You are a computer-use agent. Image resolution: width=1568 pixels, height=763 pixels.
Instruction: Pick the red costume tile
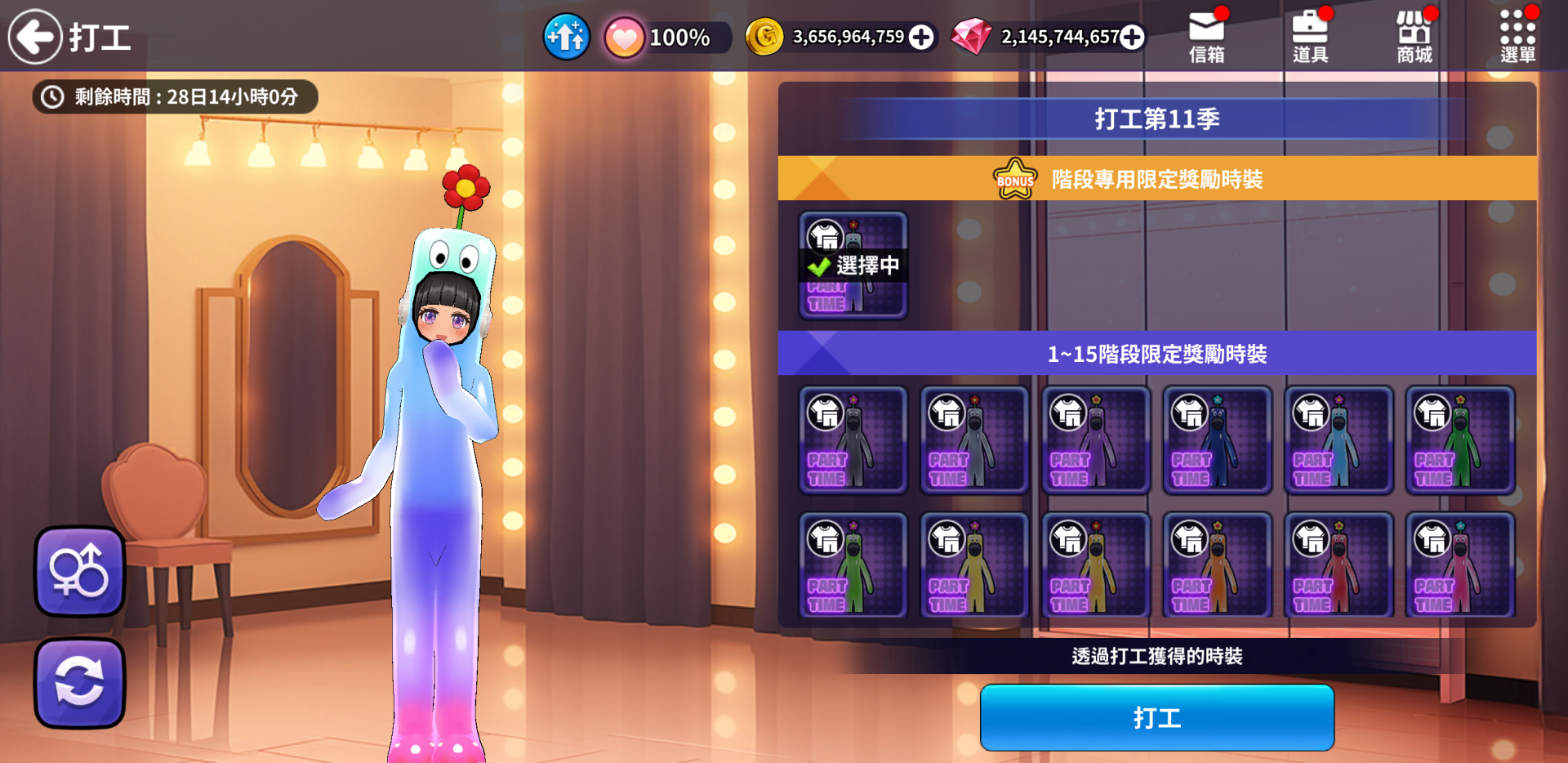coord(1338,566)
